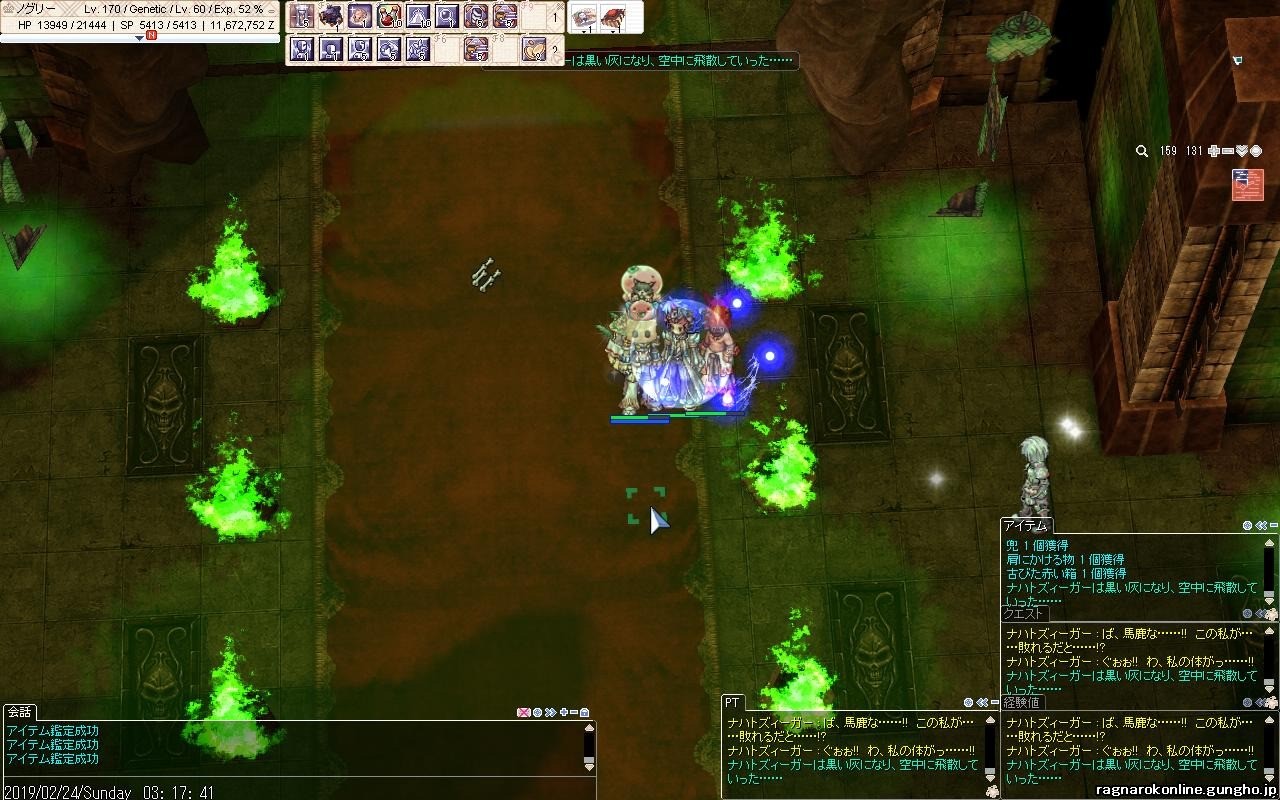Use the golden seeds item slot
Viewport: 1280px width, 800px height.
click(534, 48)
